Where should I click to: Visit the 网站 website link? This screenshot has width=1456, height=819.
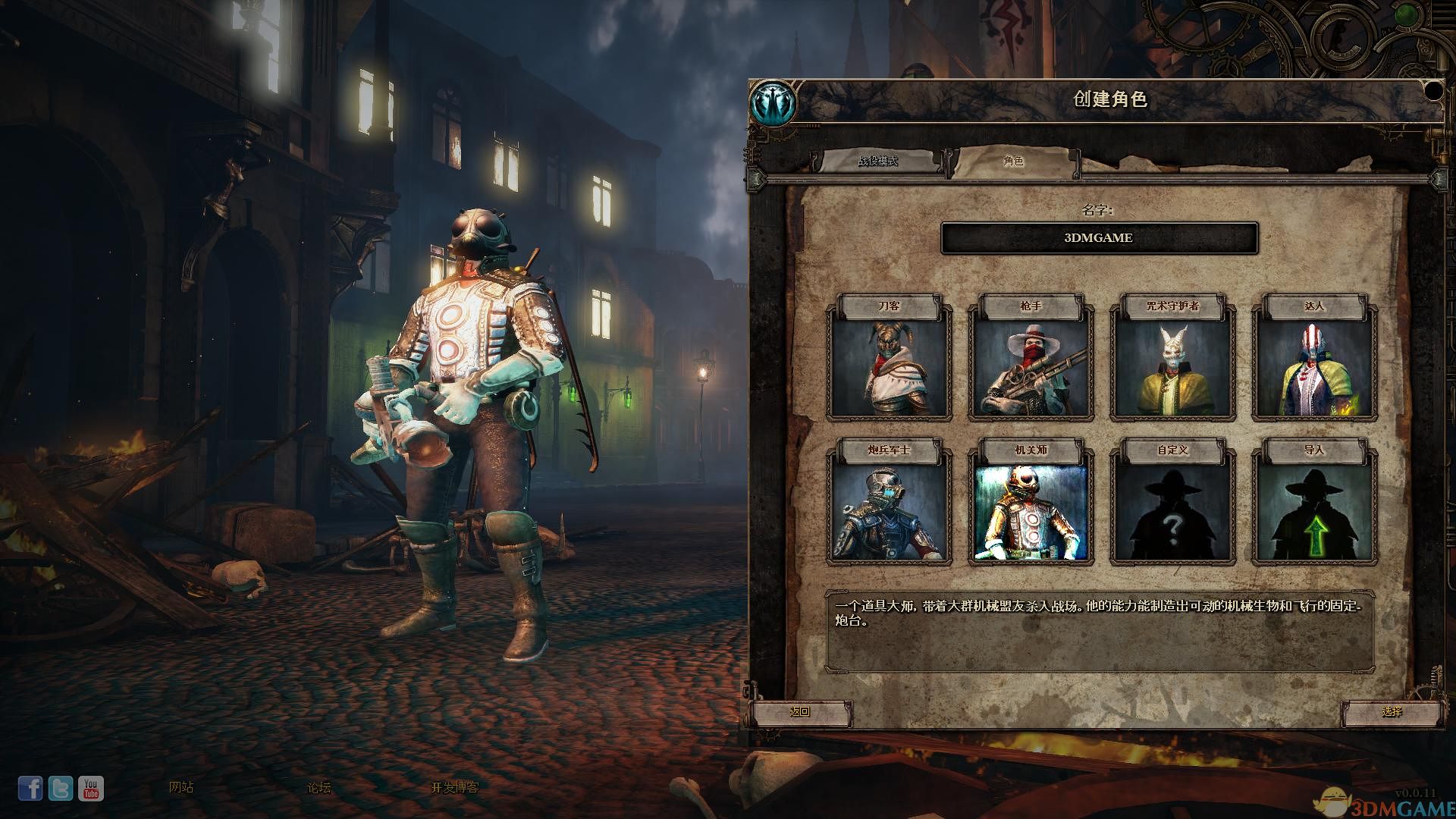tap(181, 787)
